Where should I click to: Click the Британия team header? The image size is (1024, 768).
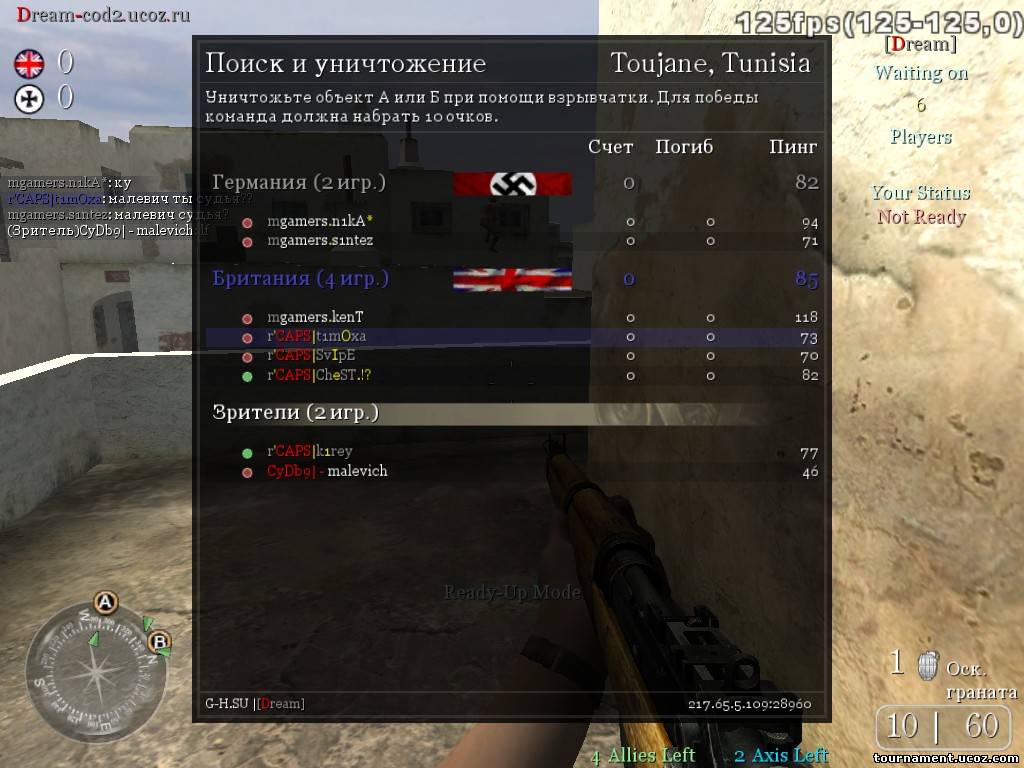[300, 279]
